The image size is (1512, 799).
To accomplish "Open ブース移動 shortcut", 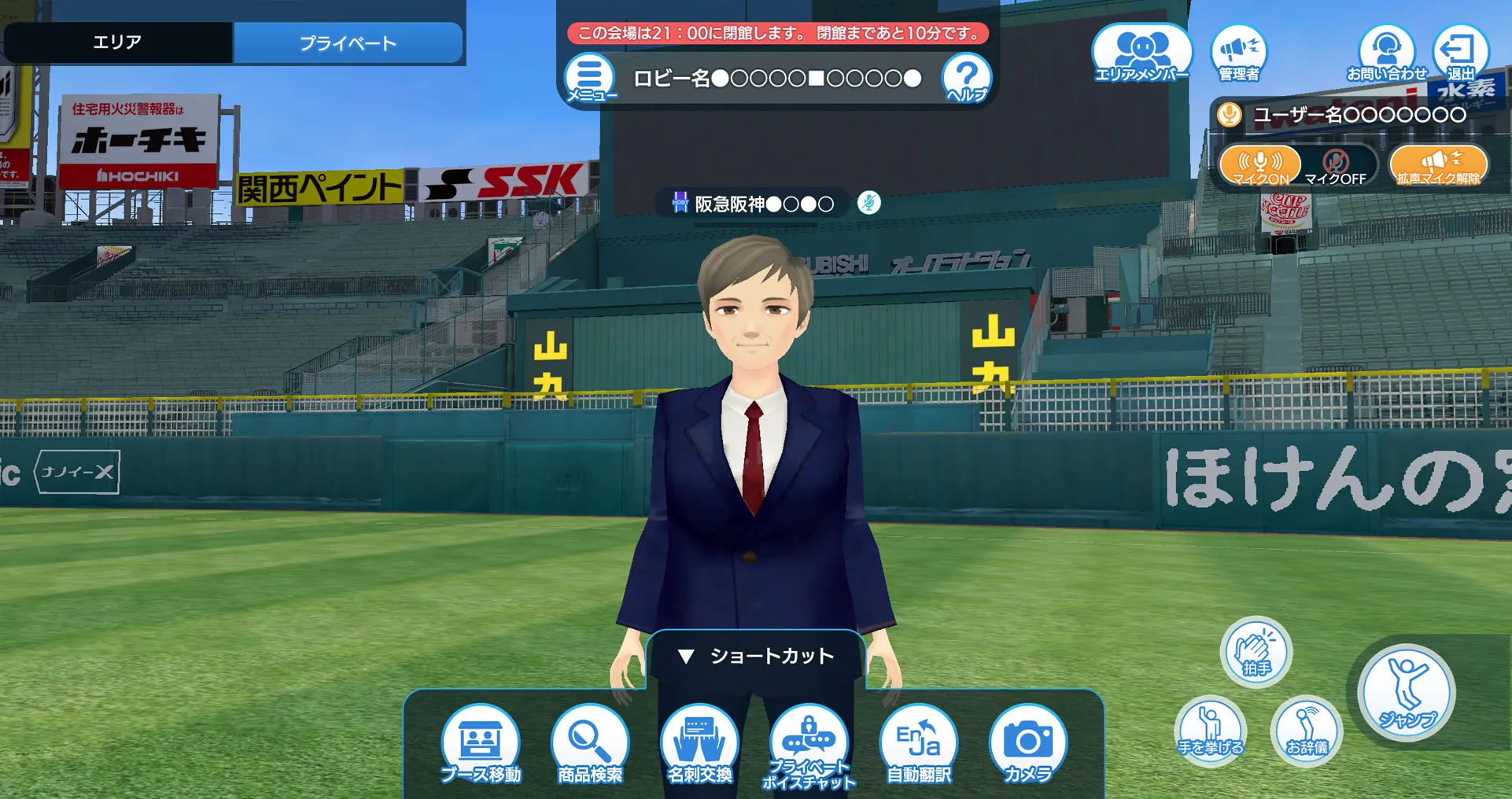I will point(481,744).
